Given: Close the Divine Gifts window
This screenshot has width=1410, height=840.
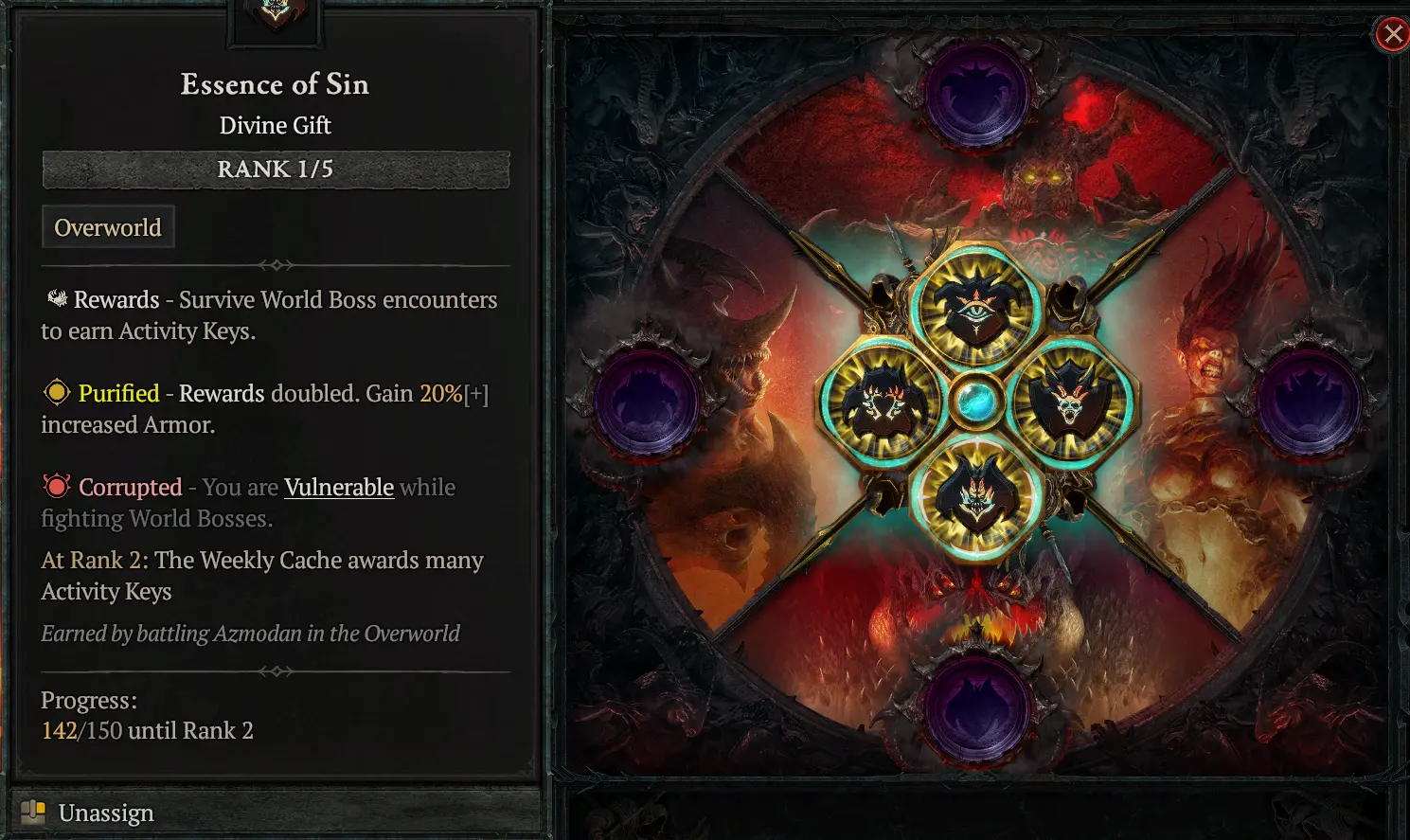Looking at the screenshot, I should point(1392,35).
